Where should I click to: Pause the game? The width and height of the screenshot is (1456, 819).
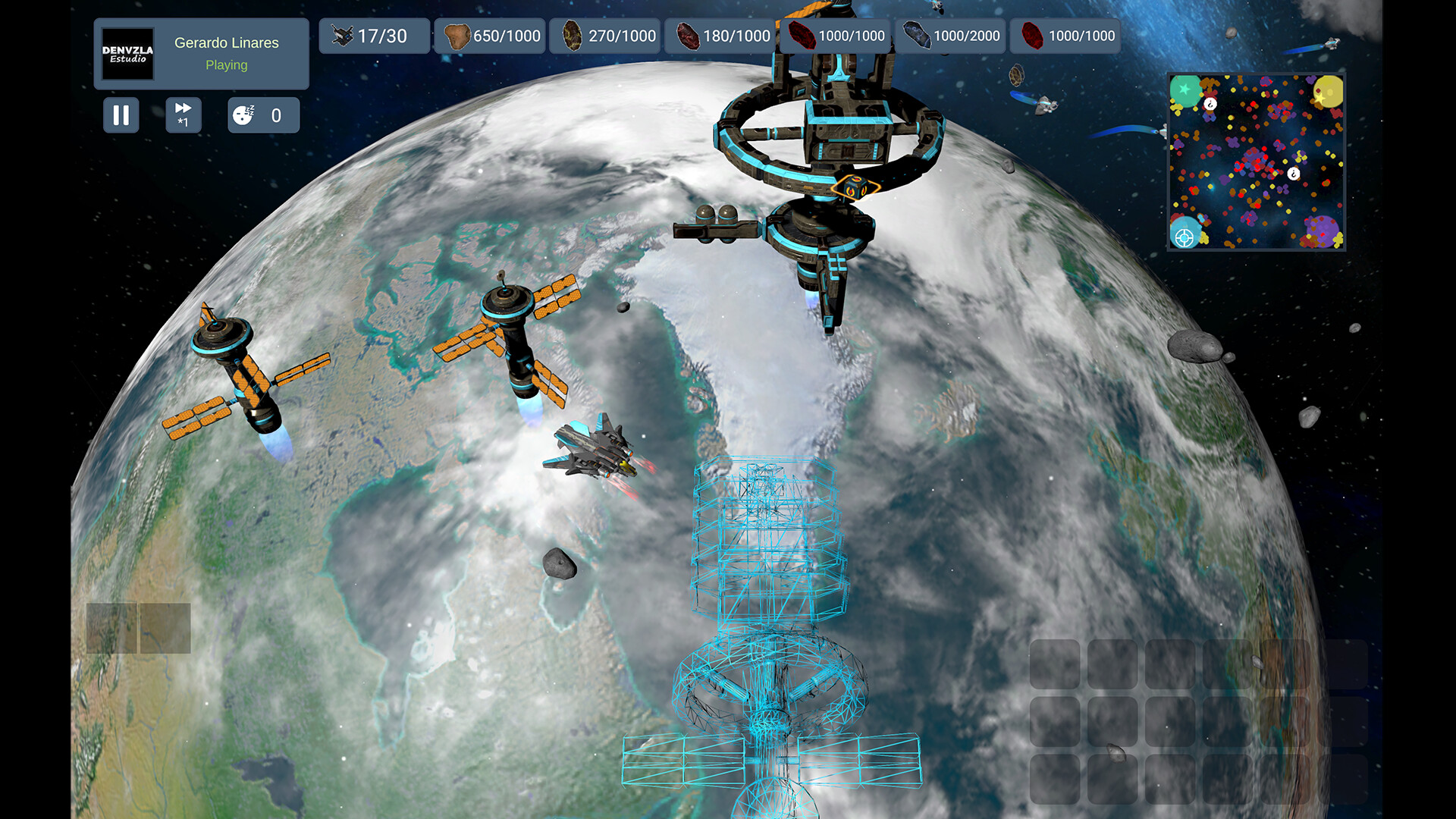(x=121, y=115)
